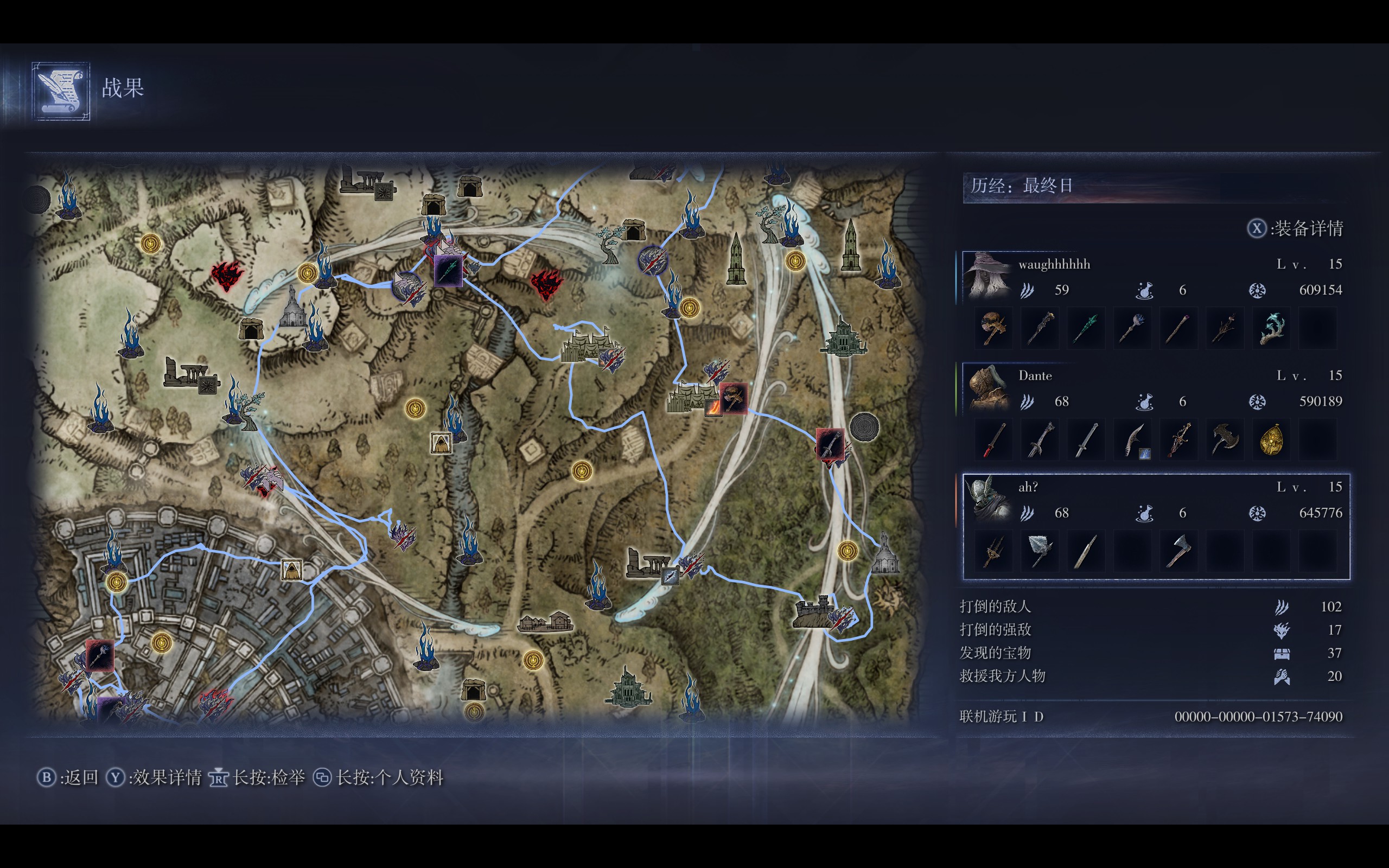
Task: Choose Dante's golden teardrop talisman slot
Action: point(1271,440)
